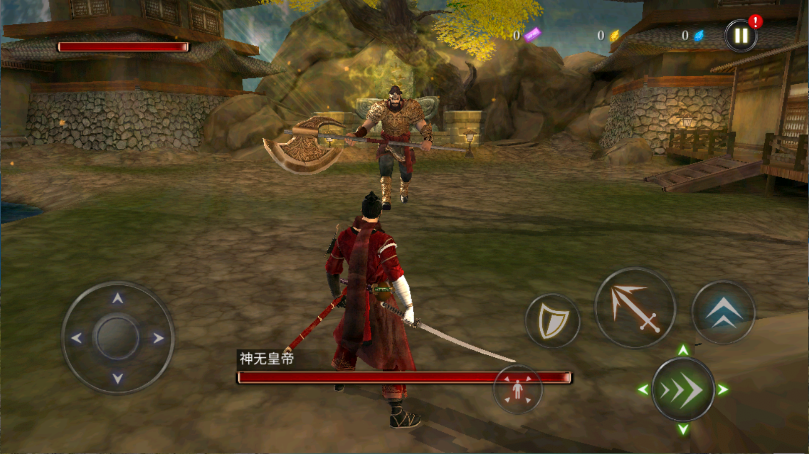Attack with the sword strike button
Image resolution: width=809 pixels, height=454 pixels.
pos(635,307)
